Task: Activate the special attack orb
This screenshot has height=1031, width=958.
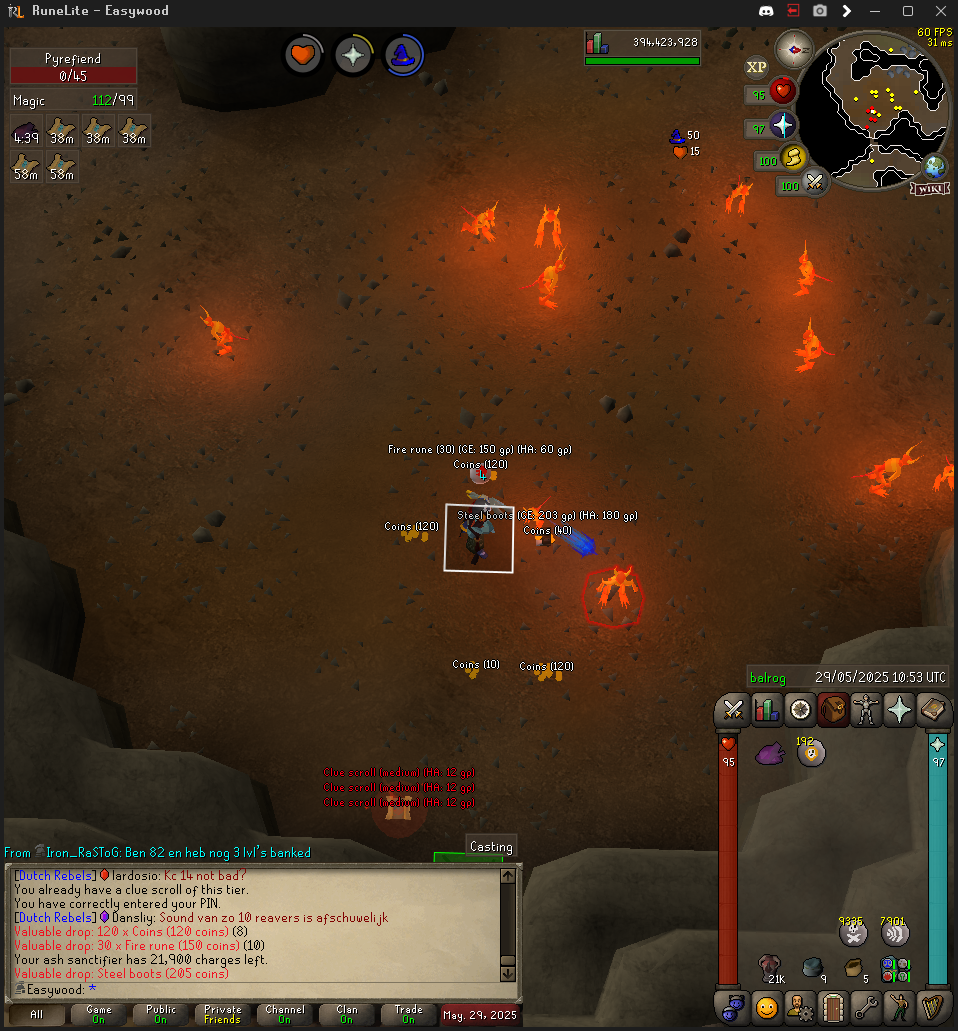Action: coord(815,183)
